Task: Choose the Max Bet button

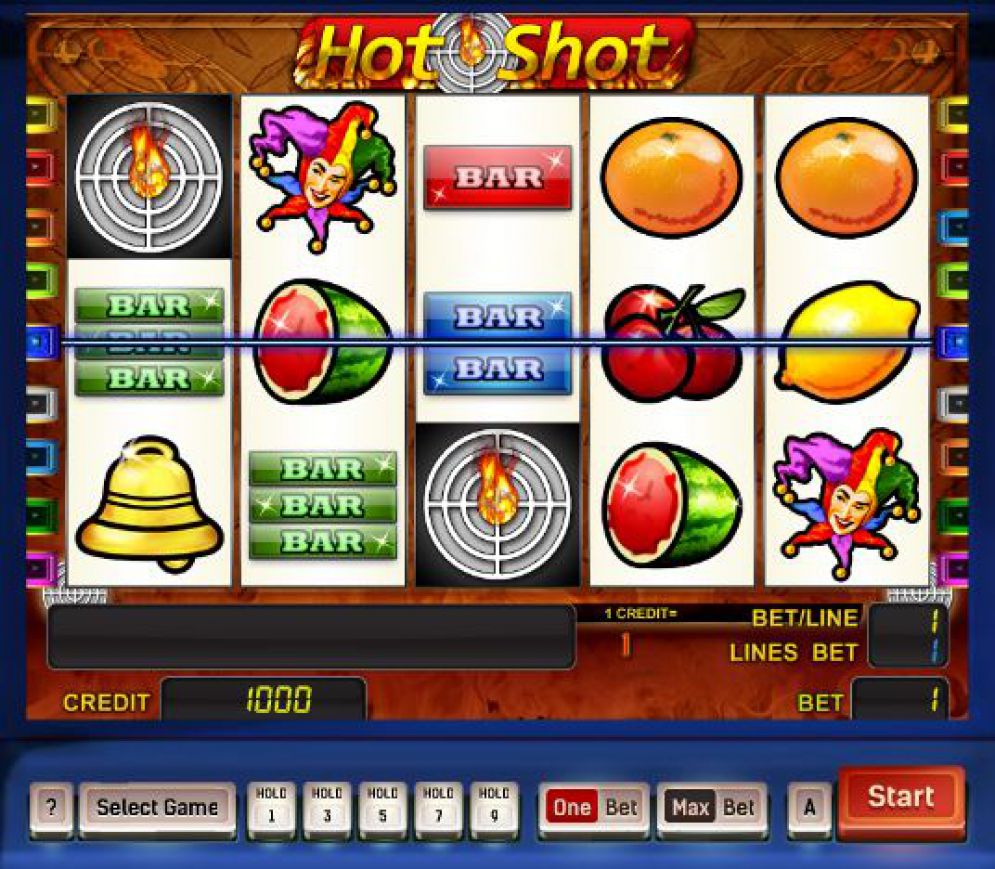Action: click(712, 807)
